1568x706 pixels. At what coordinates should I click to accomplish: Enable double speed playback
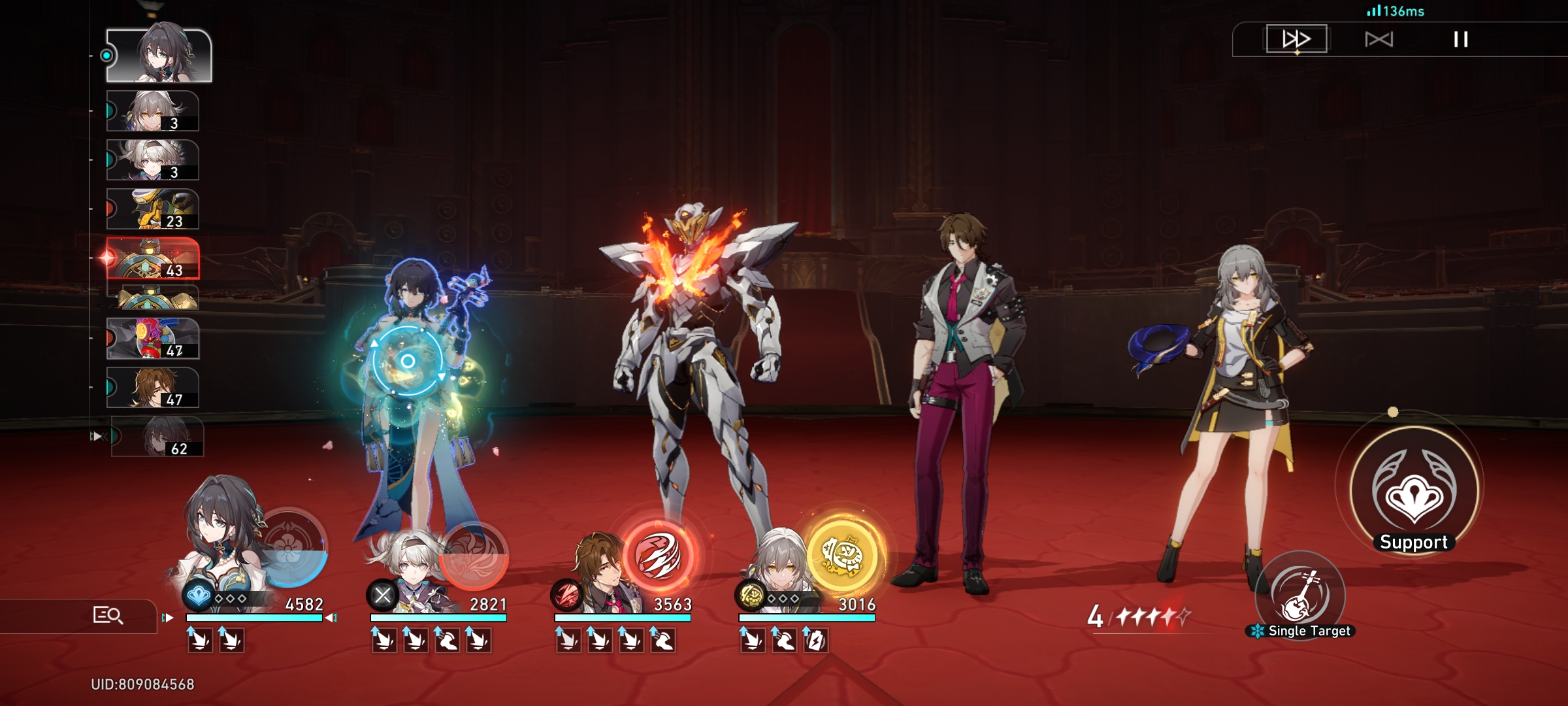1297,39
